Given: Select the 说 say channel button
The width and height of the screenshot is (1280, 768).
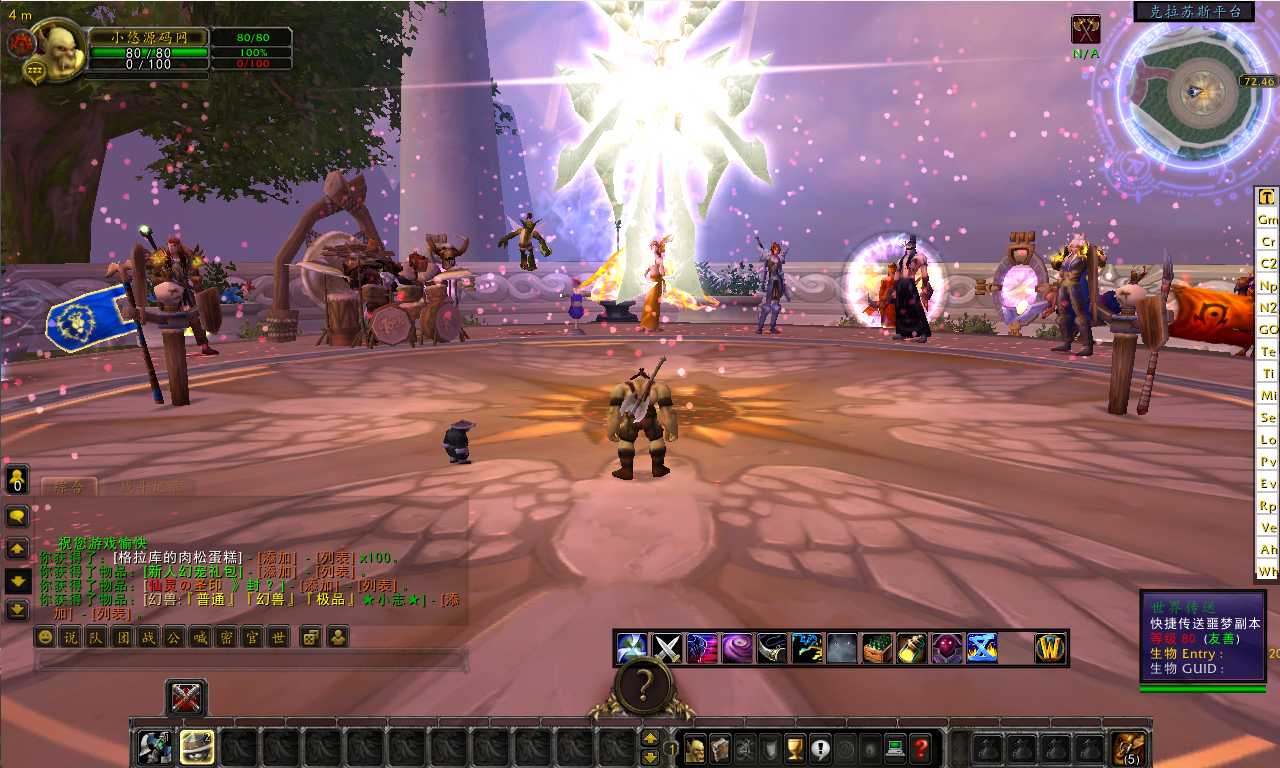Looking at the screenshot, I should [70, 637].
